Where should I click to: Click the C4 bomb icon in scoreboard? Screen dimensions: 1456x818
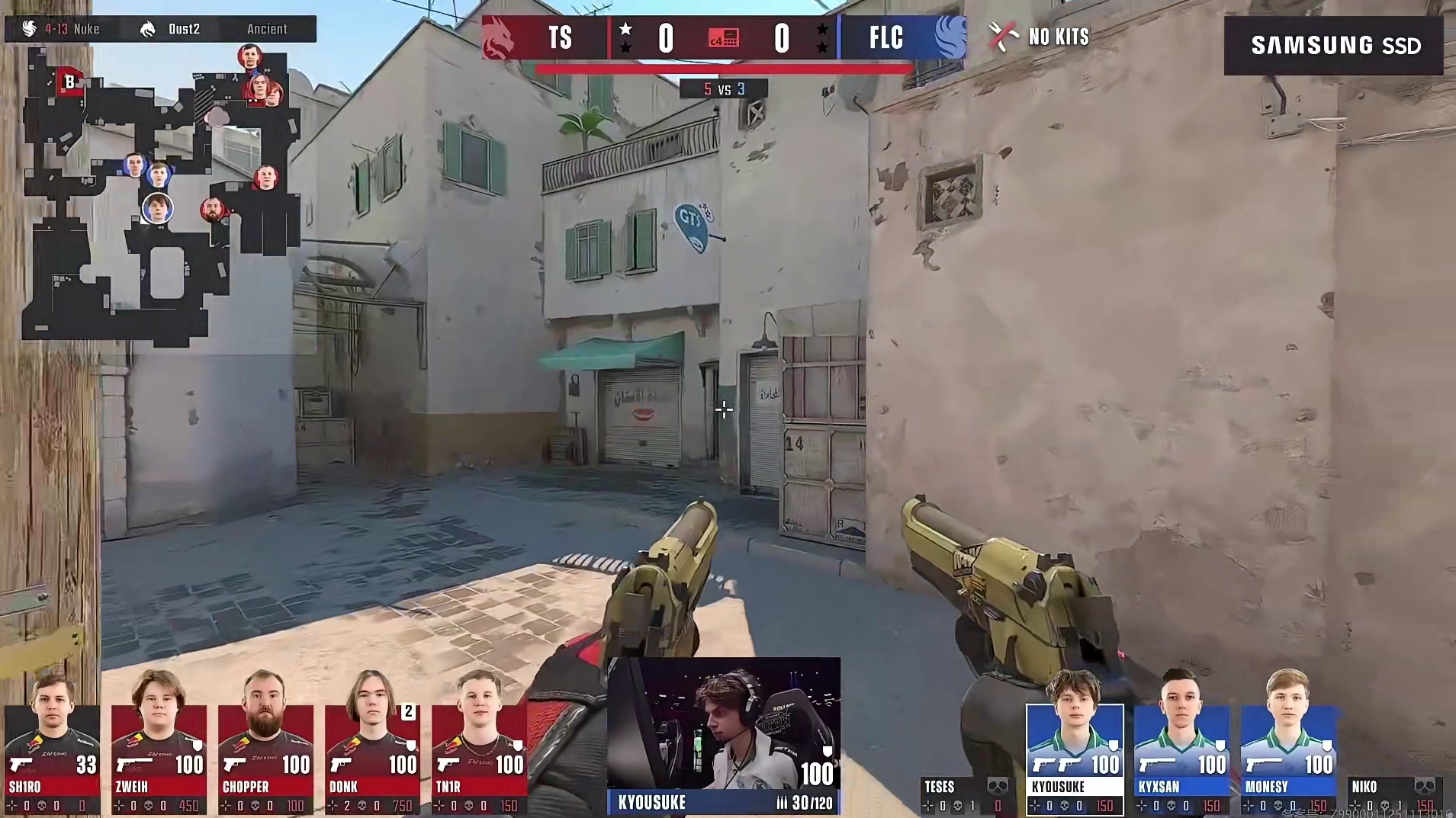coord(723,38)
